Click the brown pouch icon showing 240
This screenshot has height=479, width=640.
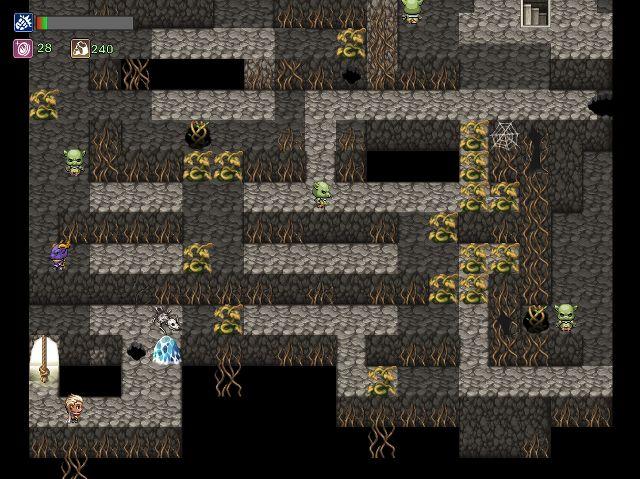coord(80,48)
